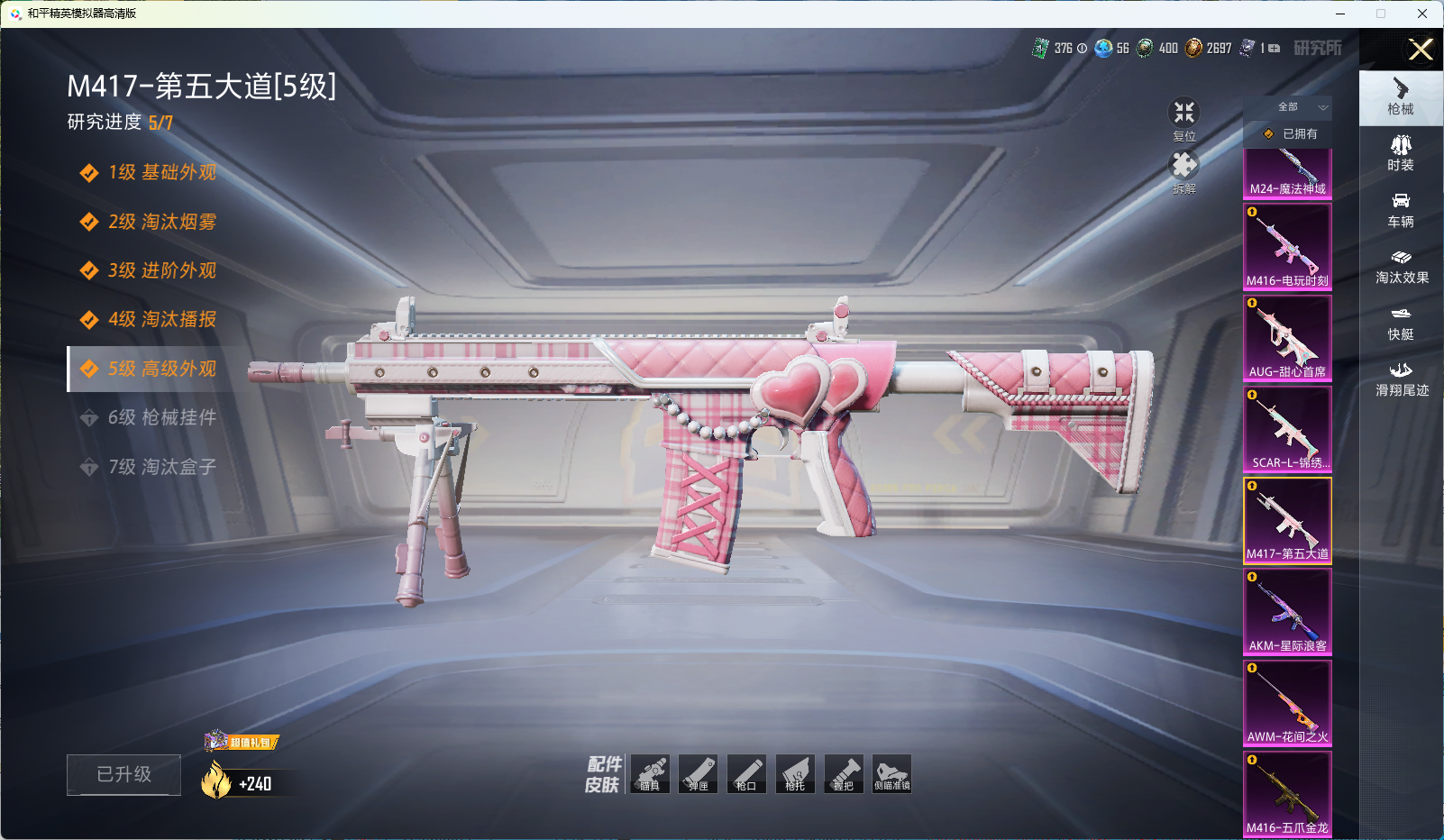The height and width of the screenshot is (840, 1444).
Task: Open the 车辆 vehicle tab
Action: (x=1401, y=210)
